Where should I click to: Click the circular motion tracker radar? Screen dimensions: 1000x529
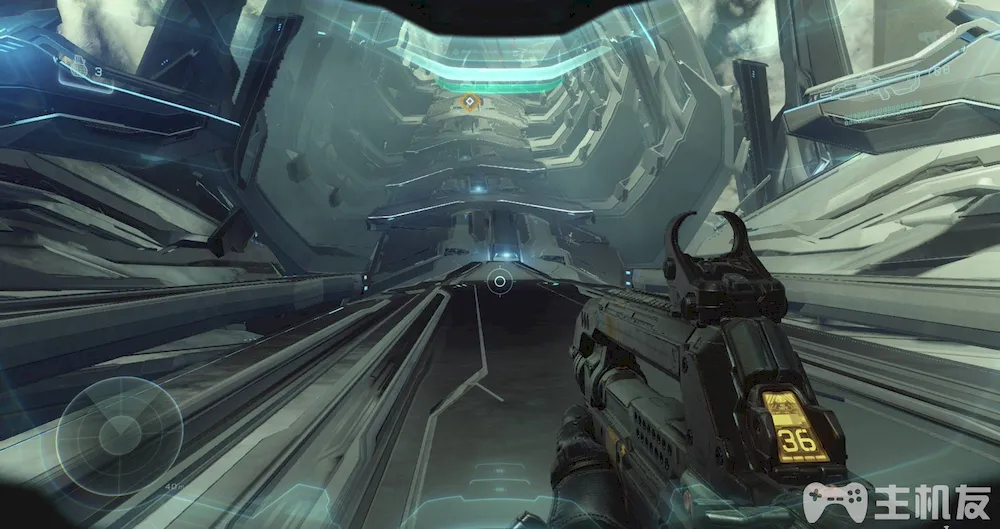coord(118,436)
